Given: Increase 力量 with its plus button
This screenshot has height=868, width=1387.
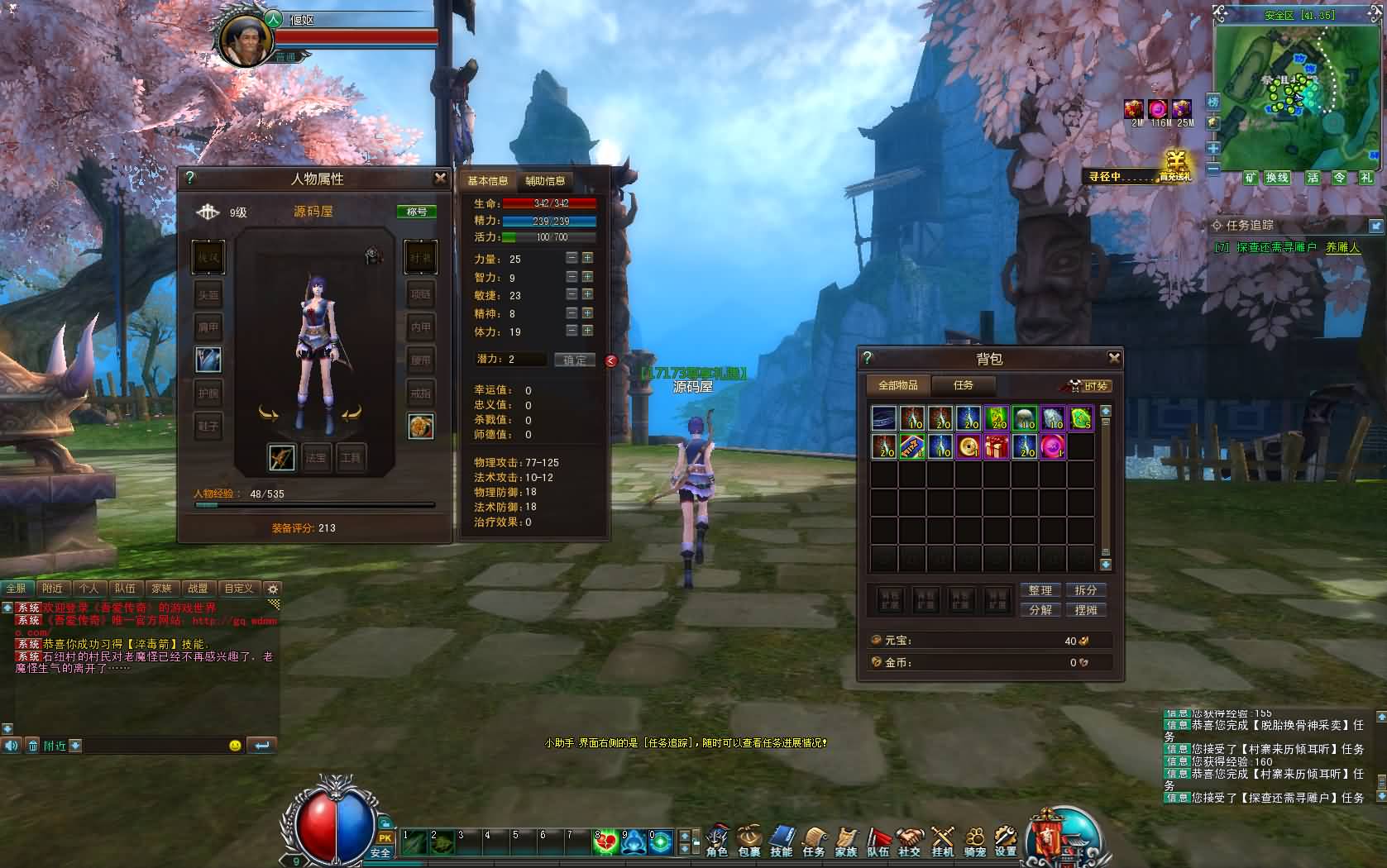Looking at the screenshot, I should 587,258.
